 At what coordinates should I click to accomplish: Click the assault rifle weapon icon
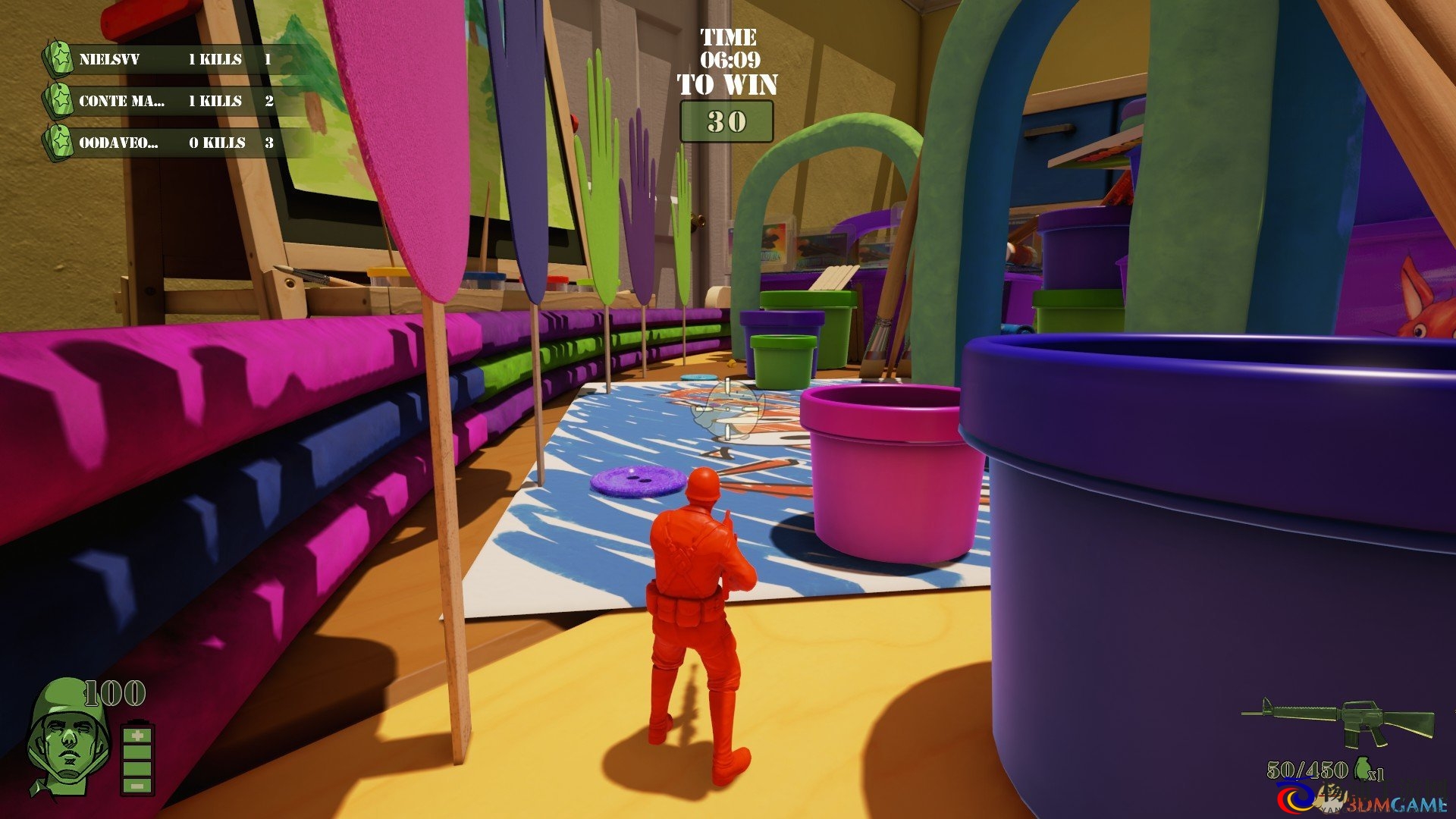pyautogui.click(x=1339, y=721)
